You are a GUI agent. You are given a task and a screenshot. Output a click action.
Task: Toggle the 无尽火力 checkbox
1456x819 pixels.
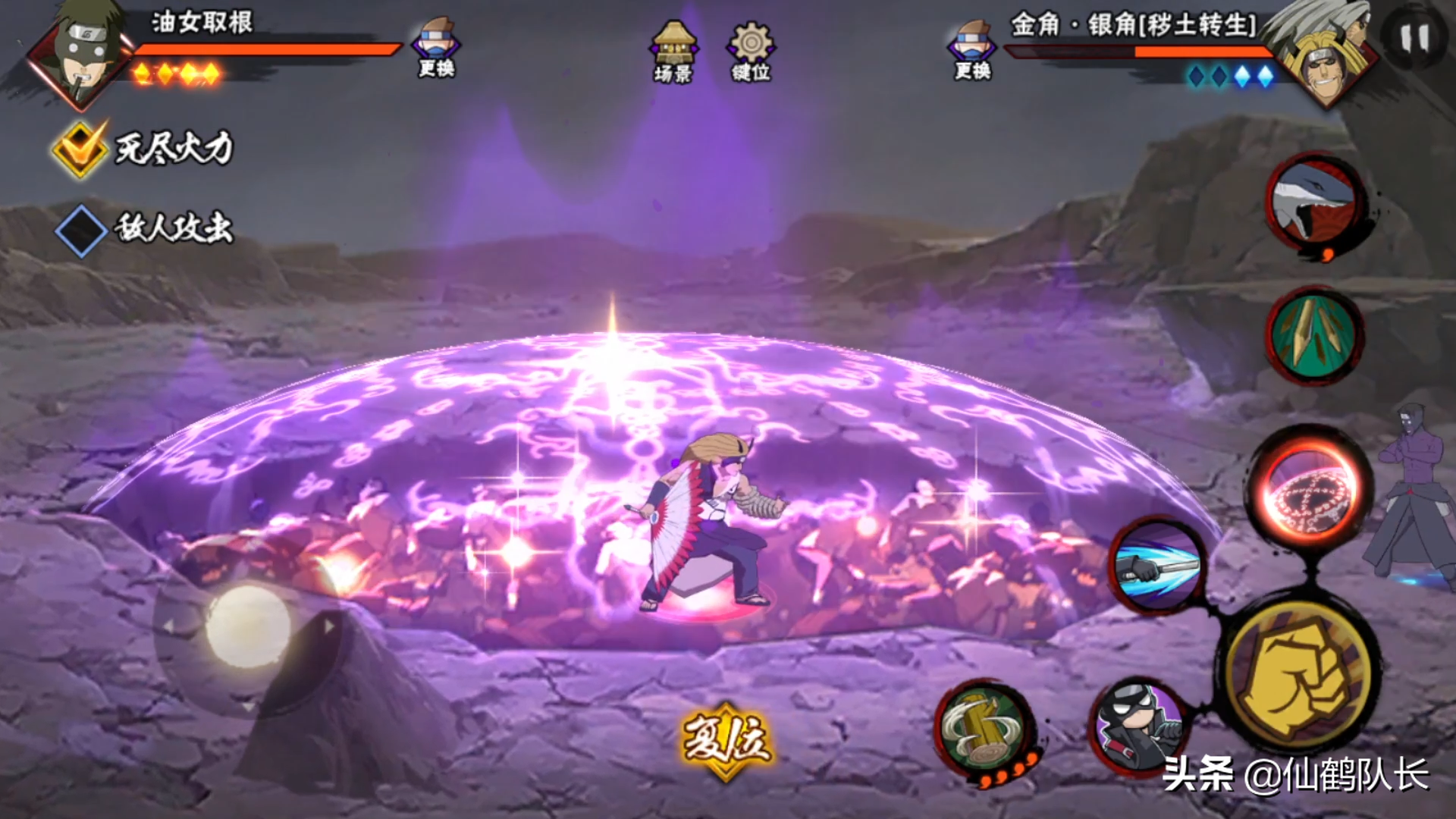click(x=80, y=149)
